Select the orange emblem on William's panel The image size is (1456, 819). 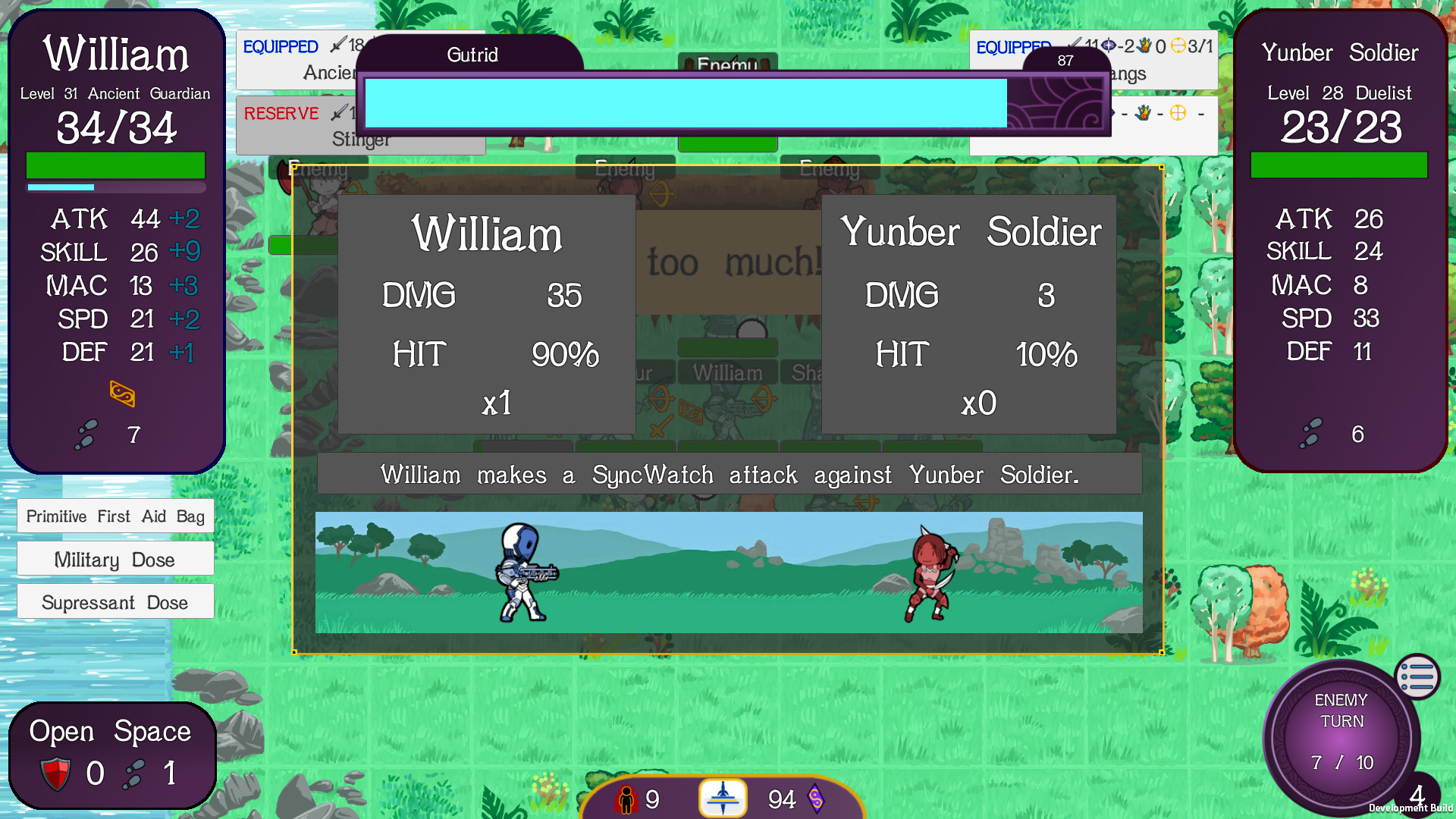tap(123, 394)
